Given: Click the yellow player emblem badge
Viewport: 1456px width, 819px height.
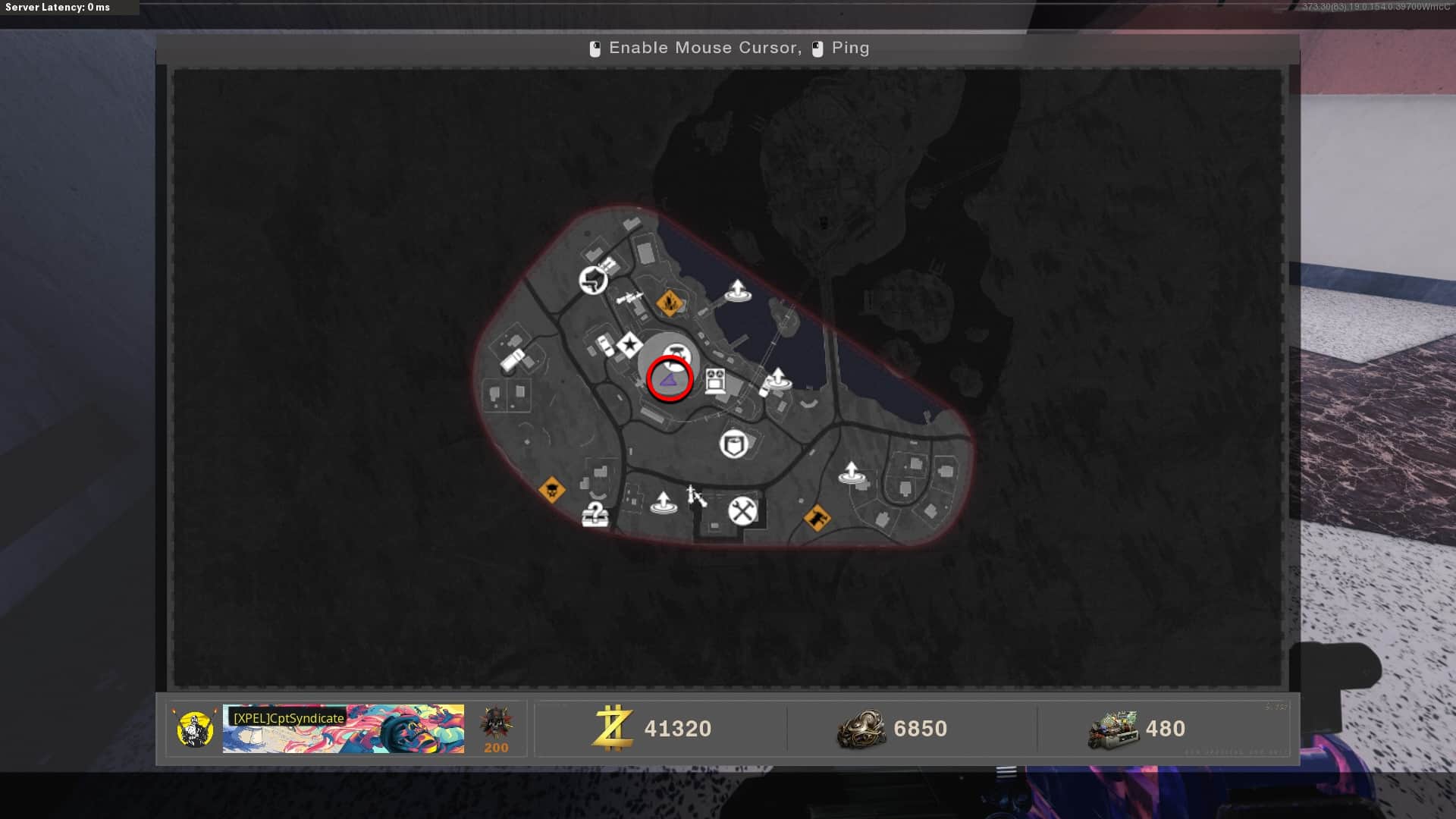Looking at the screenshot, I should (x=195, y=729).
